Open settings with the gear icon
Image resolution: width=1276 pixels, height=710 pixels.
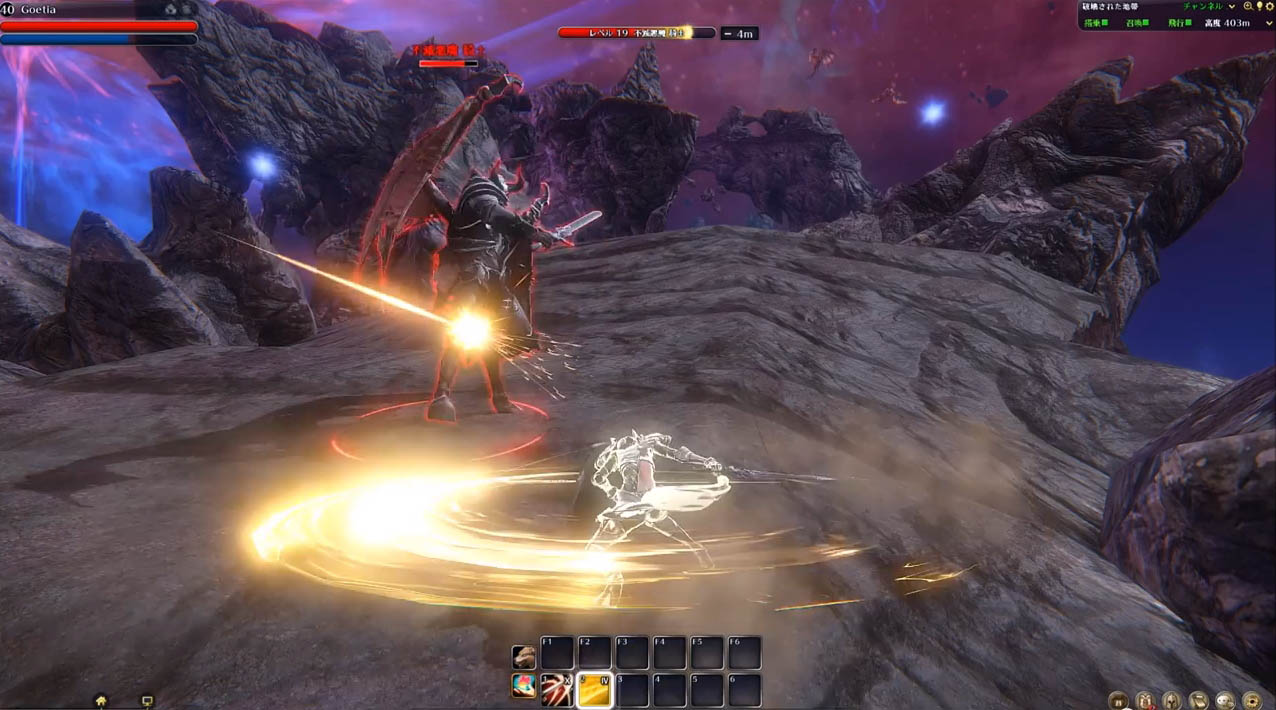[1270, 7]
